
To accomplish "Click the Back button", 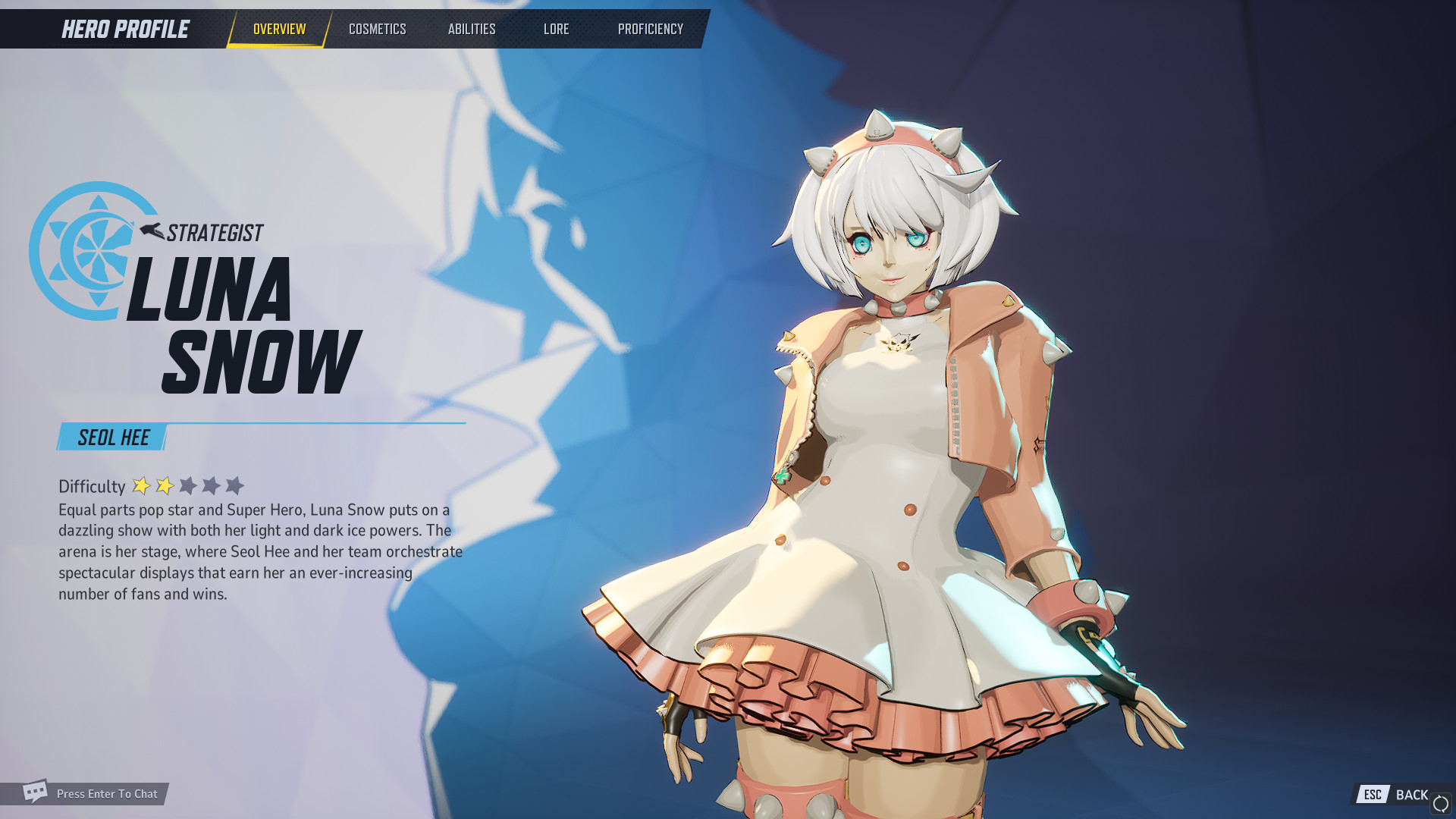I will tap(1412, 794).
